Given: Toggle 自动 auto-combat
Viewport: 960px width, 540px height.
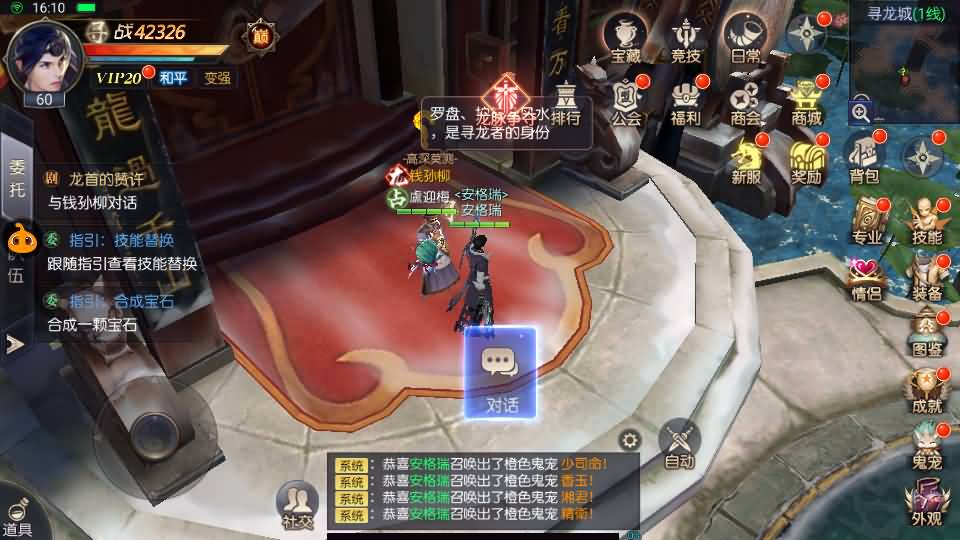Looking at the screenshot, I should tap(680, 443).
